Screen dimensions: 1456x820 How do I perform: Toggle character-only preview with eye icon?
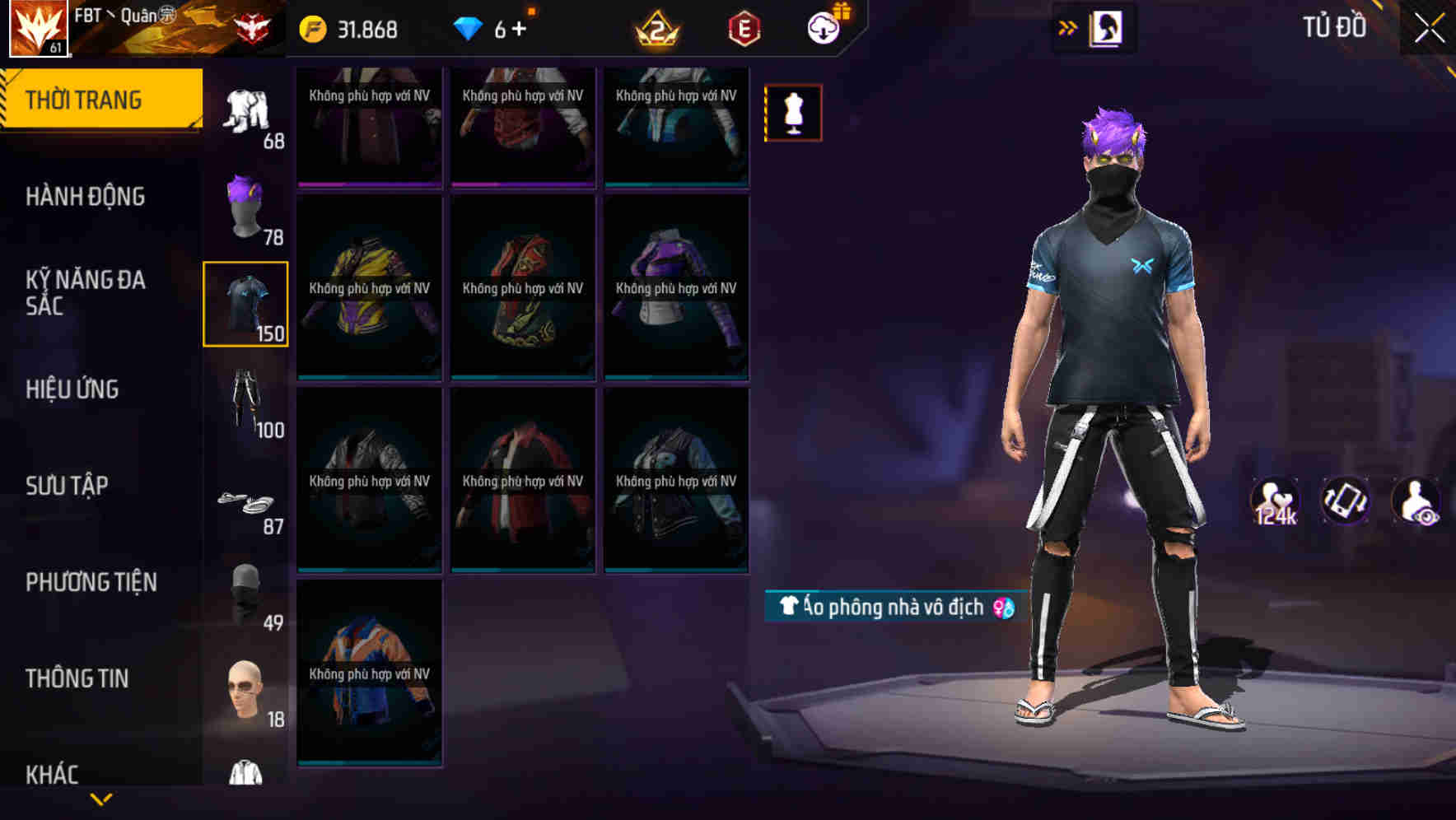pos(1415,502)
